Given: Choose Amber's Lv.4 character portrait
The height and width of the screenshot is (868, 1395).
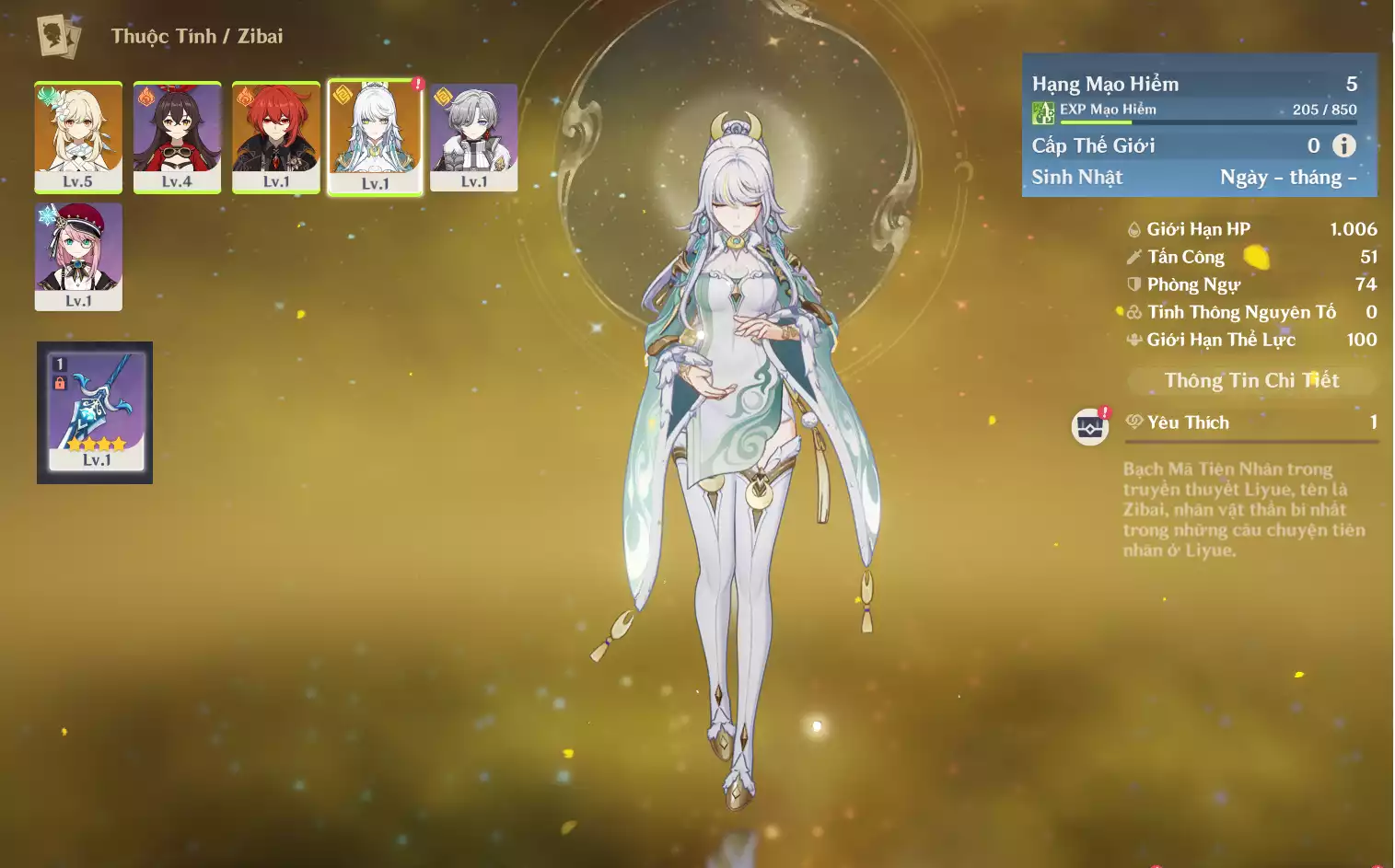Looking at the screenshot, I should pyautogui.click(x=177, y=136).
